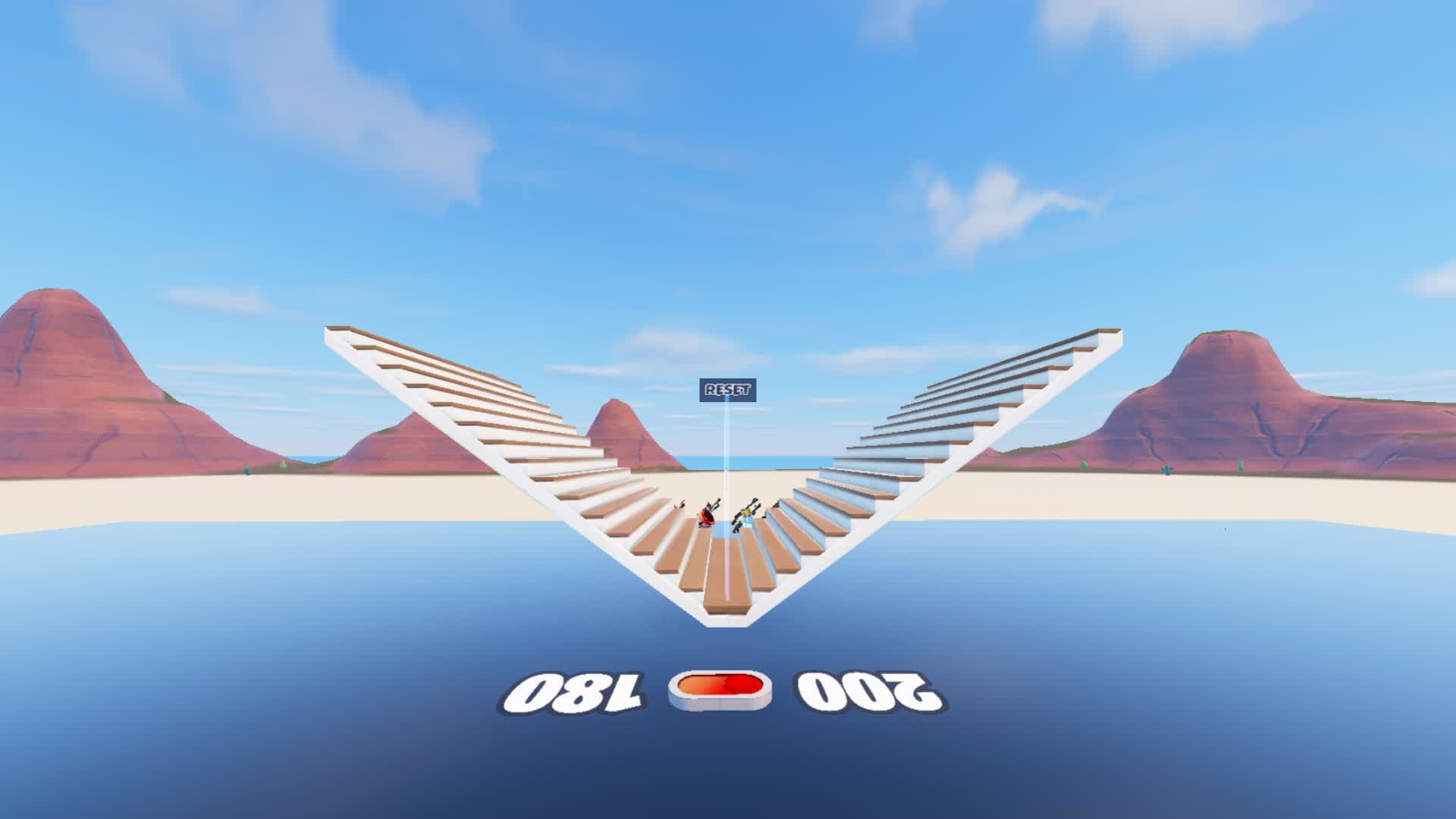
Task: Click the character holding the red shield
Action: 707,518
